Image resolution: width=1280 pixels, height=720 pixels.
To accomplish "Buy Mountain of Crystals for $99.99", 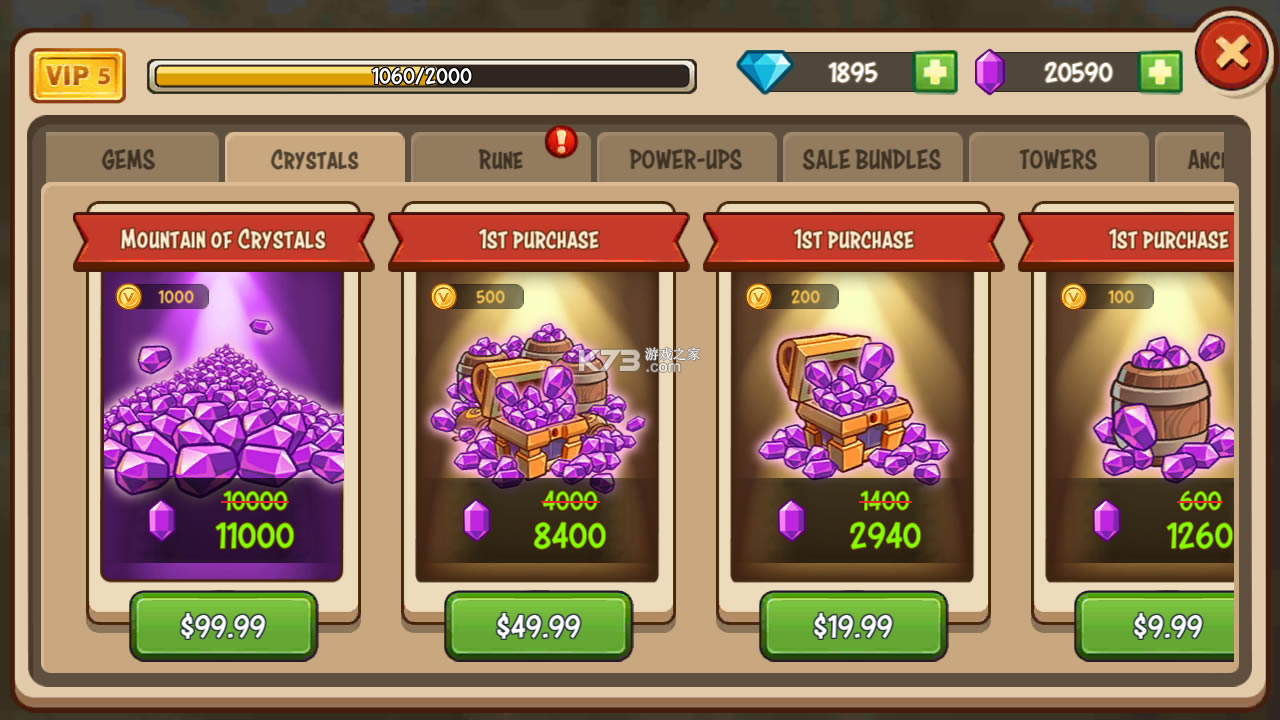I will [x=223, y=626].
